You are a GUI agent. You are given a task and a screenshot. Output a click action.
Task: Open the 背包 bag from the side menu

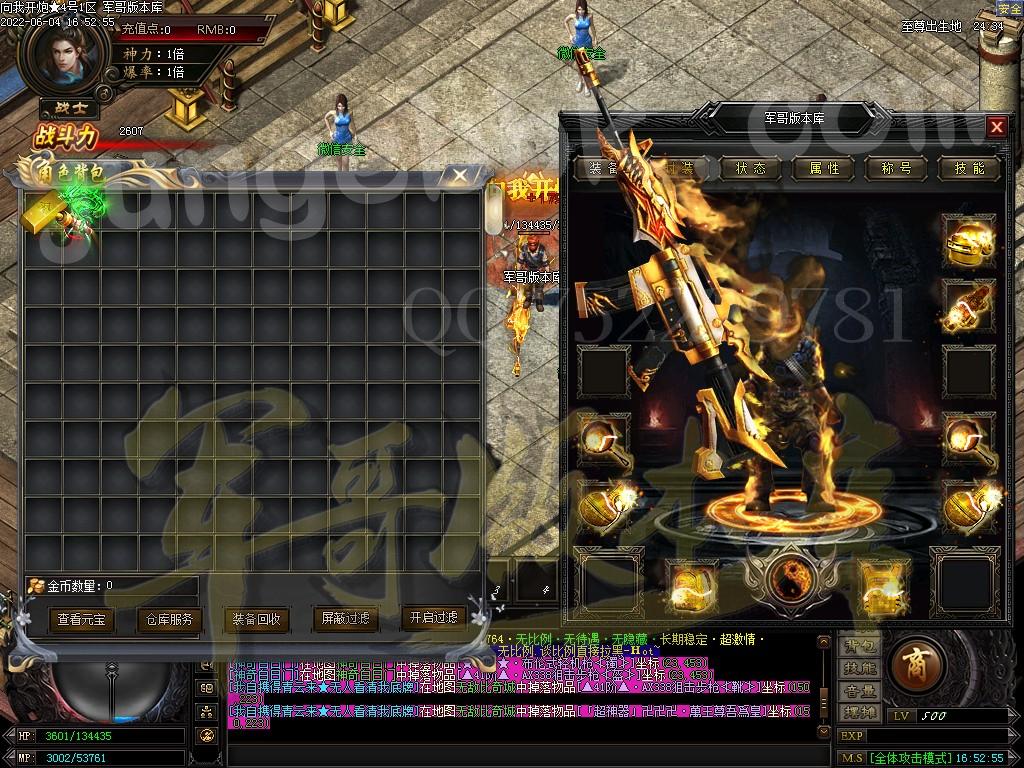860,646
